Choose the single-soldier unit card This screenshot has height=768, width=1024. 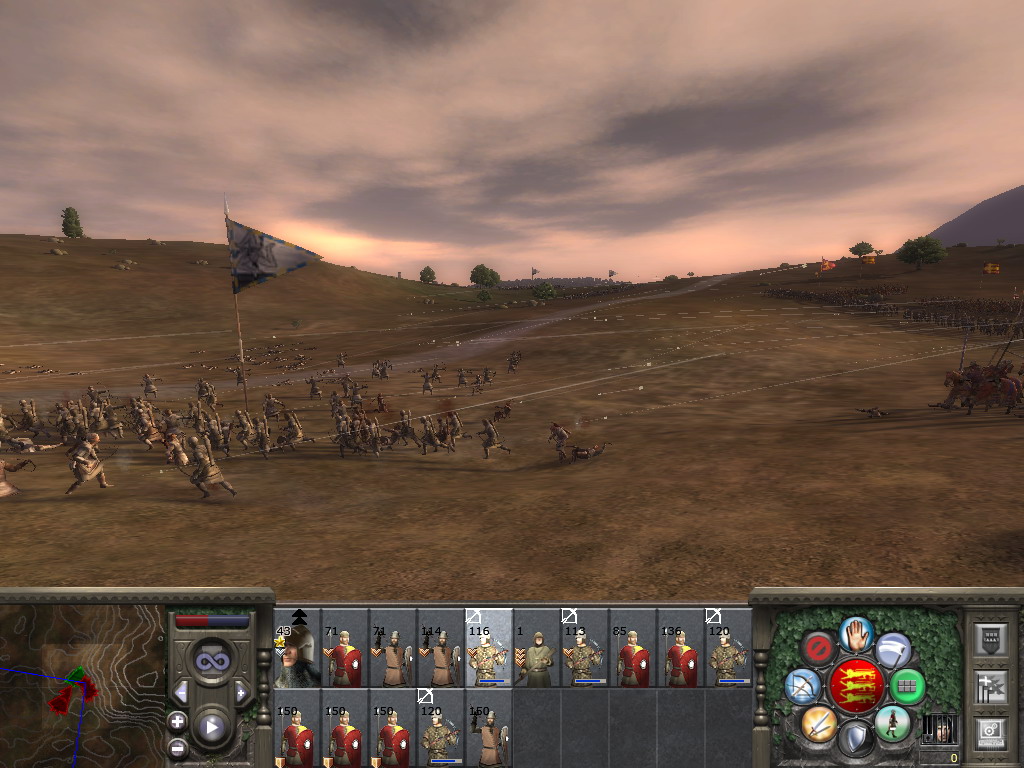click(x=537, y=657)
